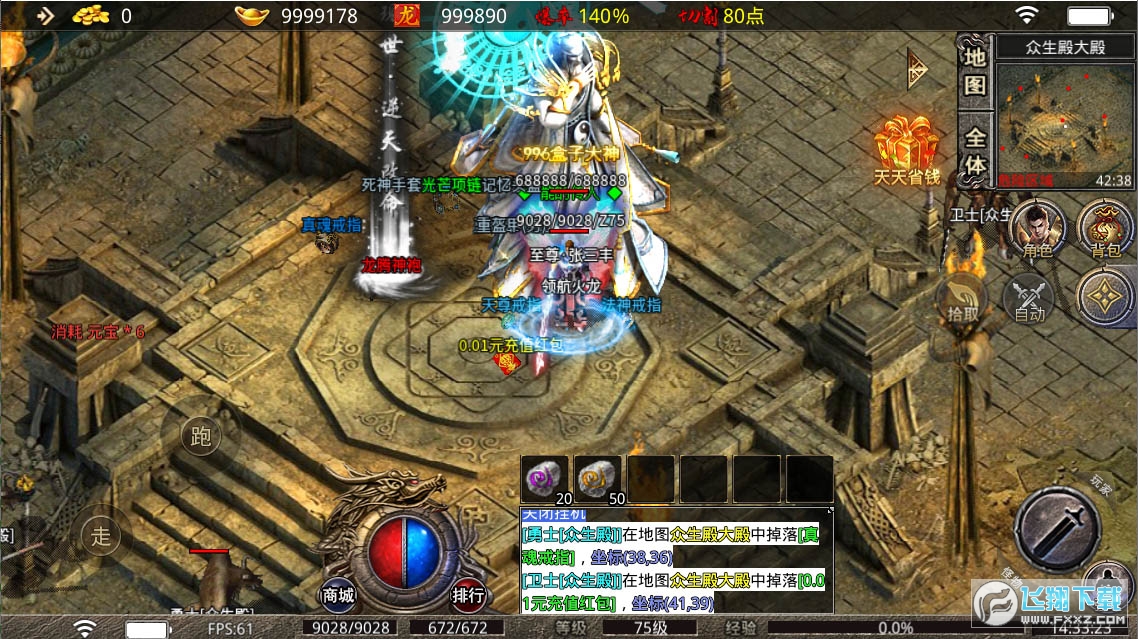Image resolution: width=1138 pixels, height=639 pixels.
Task: Tap the 走 walk button
Action: (x=101, y=535)
